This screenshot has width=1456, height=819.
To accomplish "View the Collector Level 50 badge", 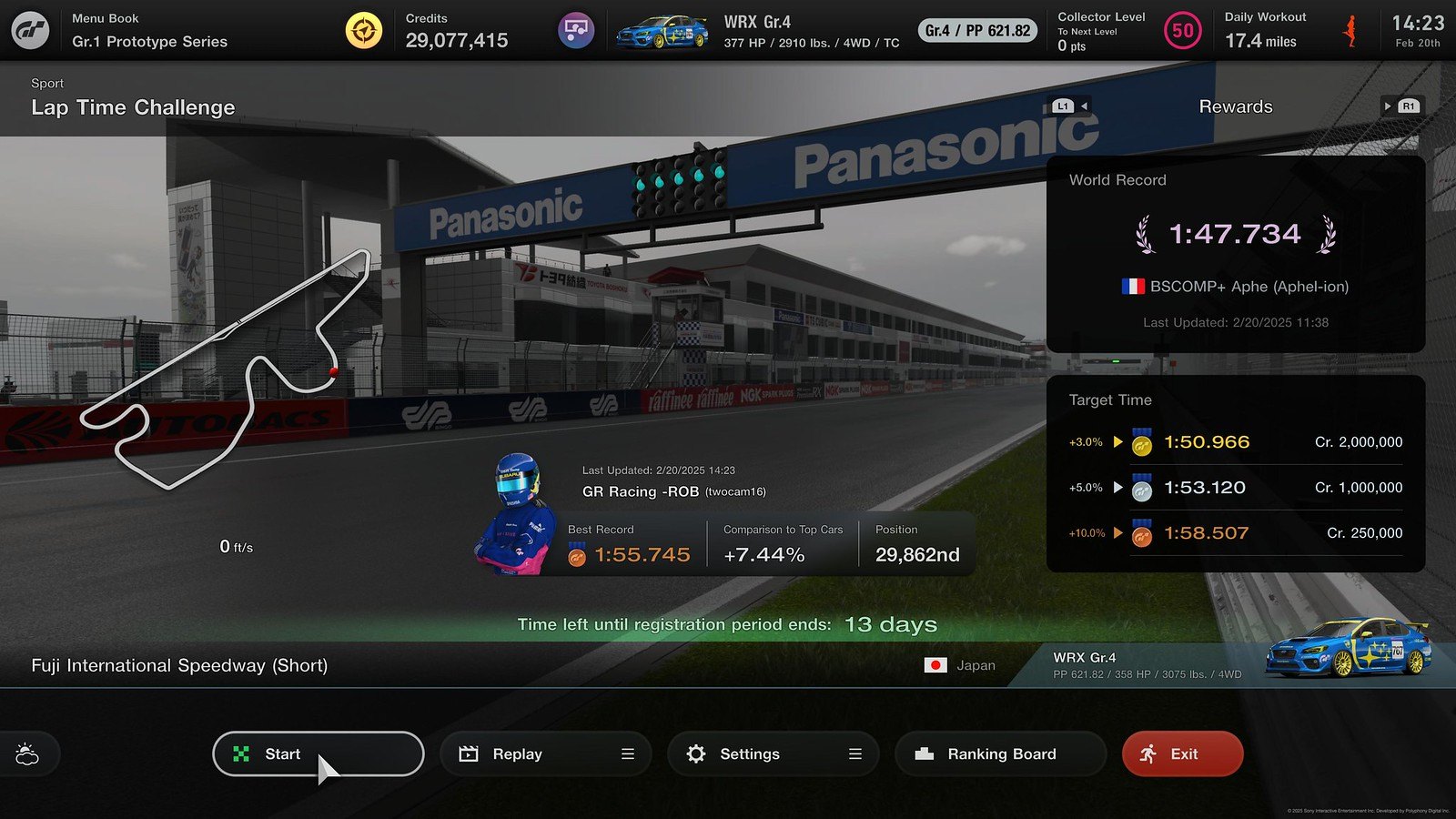I will click(x=1182, y=31).
